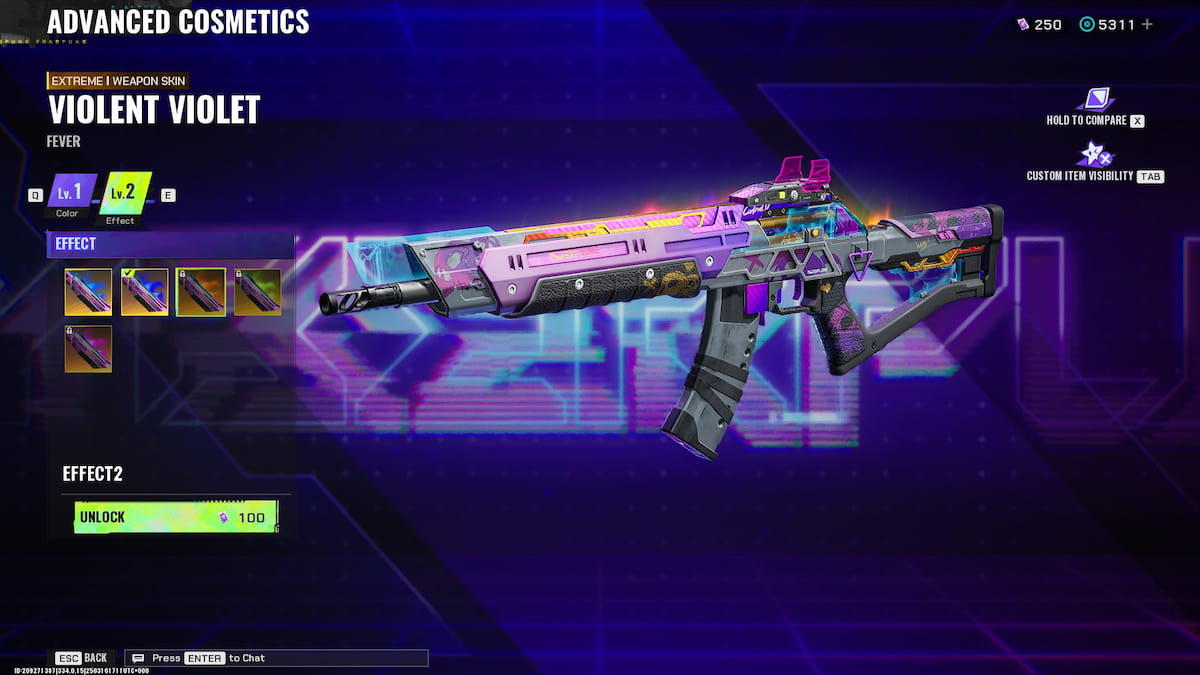Go back with the Back button
This screenshot has width=1200, height=675.
tap(83, 658)
